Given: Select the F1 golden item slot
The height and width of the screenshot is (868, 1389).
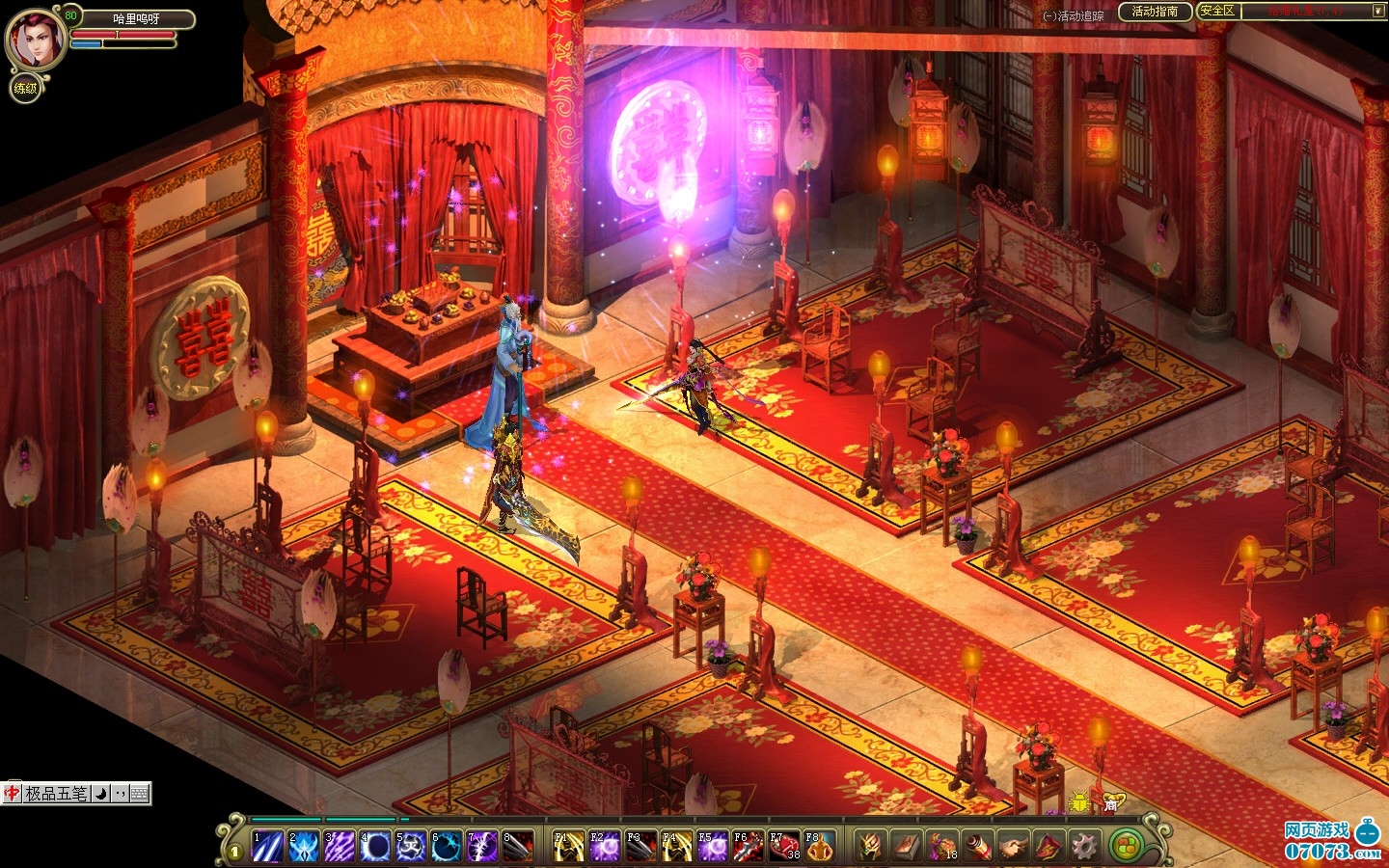Looking at the screenshot, I should coord(568,846).
